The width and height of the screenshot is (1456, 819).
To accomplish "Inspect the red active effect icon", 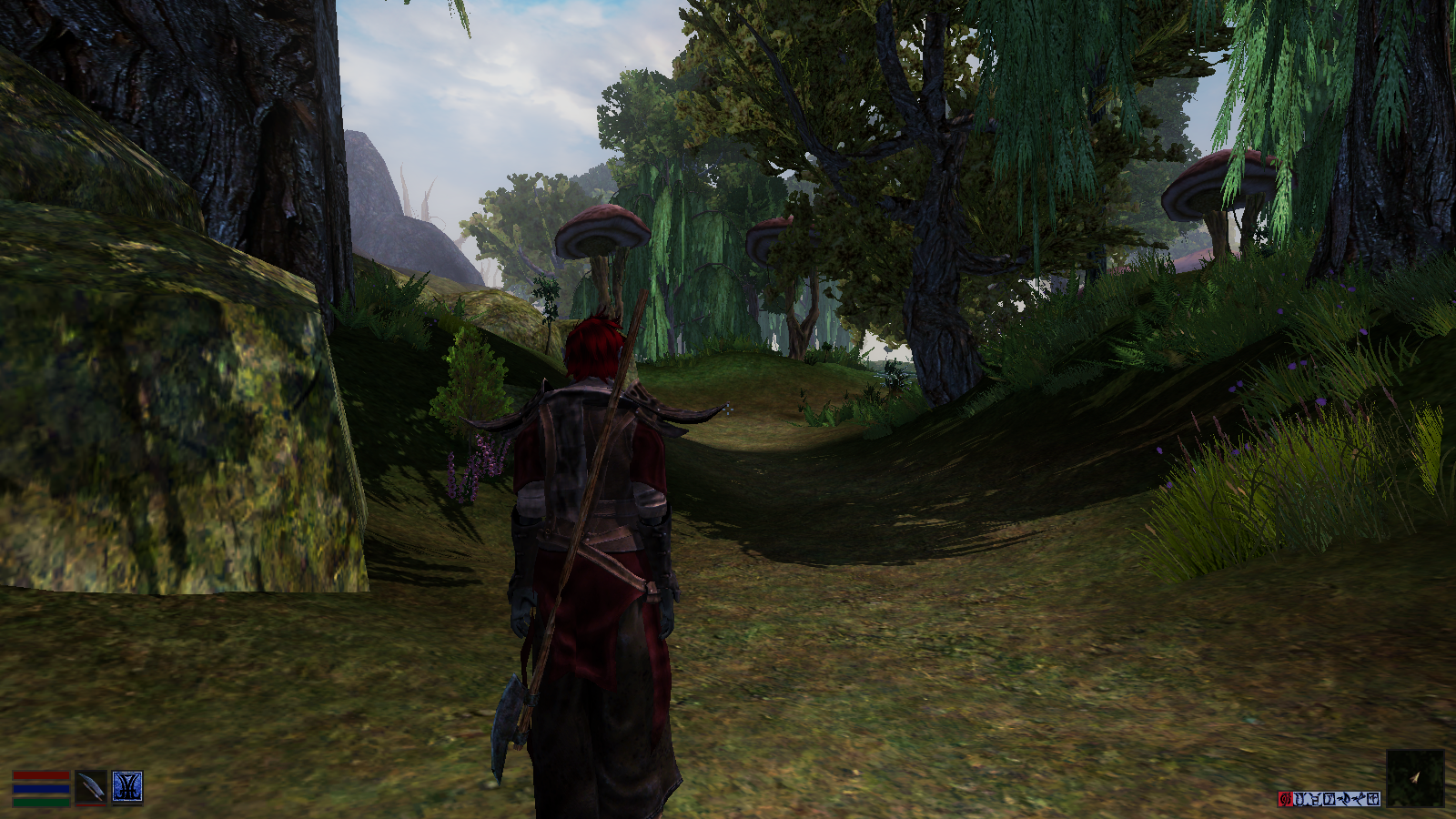I will pyautogui.click(x=1285, y=799).
